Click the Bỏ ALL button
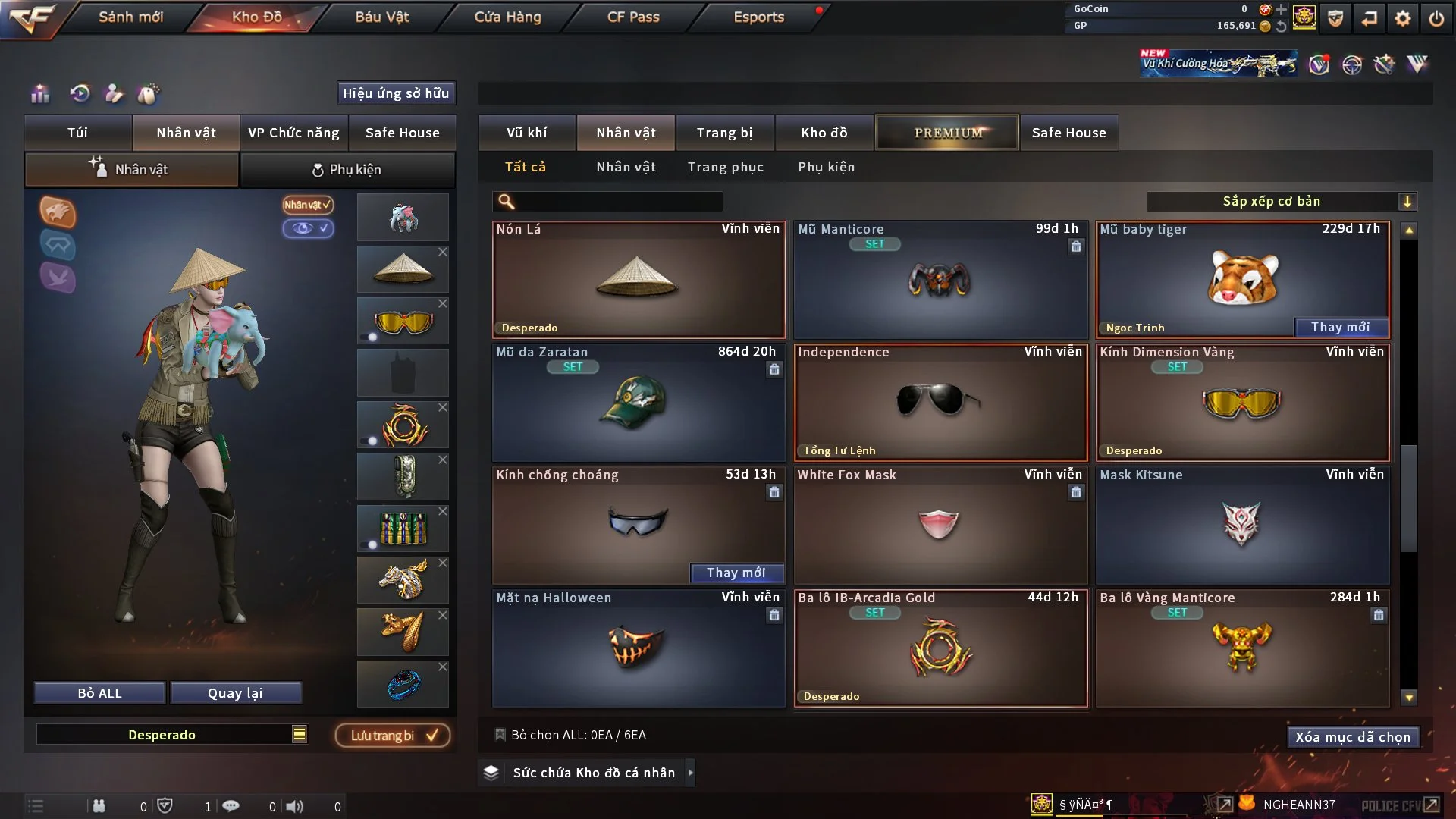This screenshot has width=1456, height=819. 99,693
